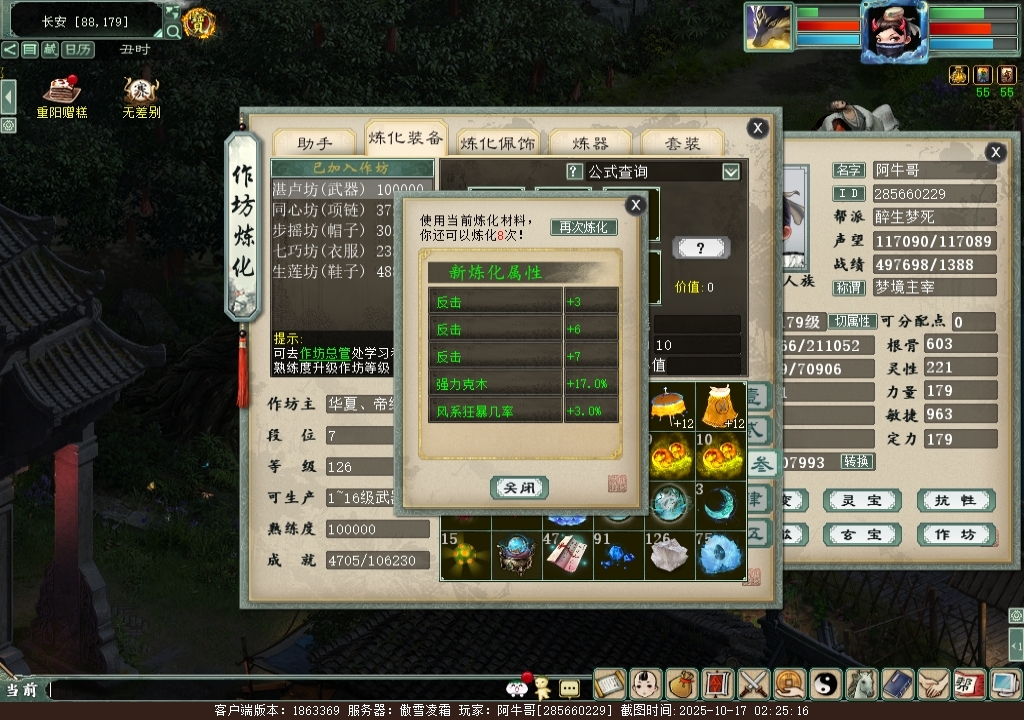Click the 转换 convert button
The height and width of the screenshot is (720, 1024).
click(857, 461)
